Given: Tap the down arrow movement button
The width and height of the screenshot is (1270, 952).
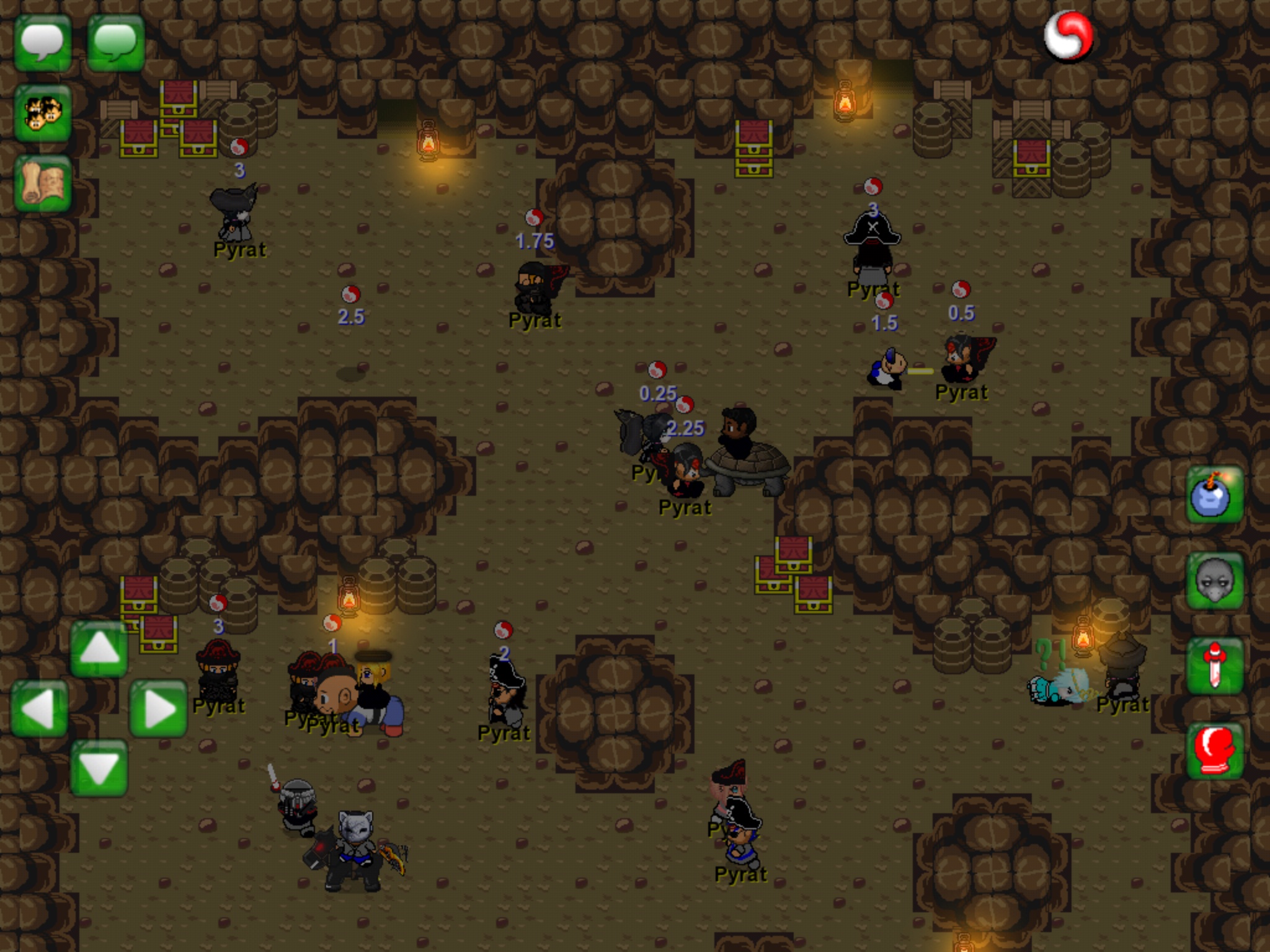Looking at the screenshot, I should (99, 767).
